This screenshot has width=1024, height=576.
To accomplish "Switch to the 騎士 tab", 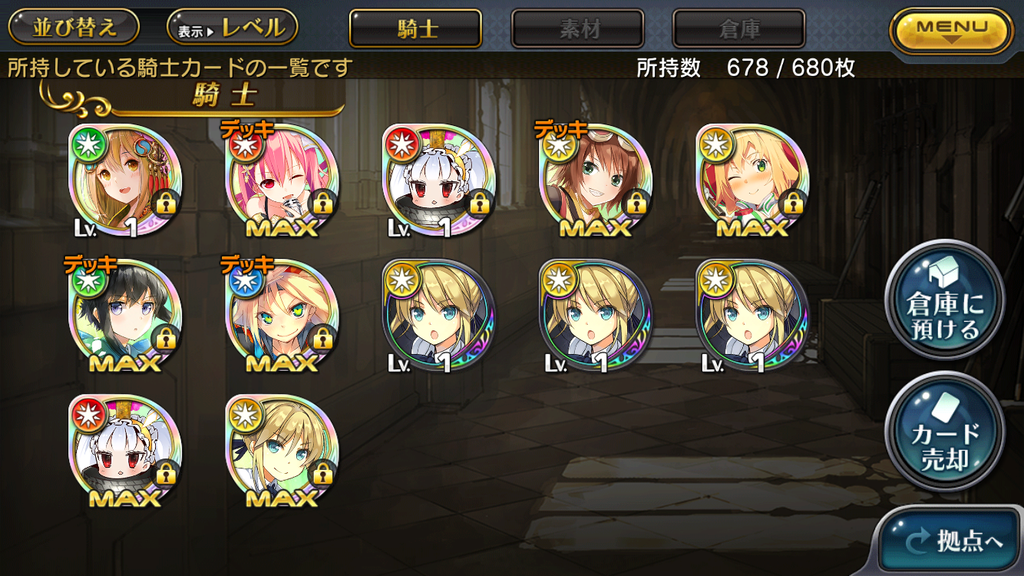I will click(x=415, y=29).
